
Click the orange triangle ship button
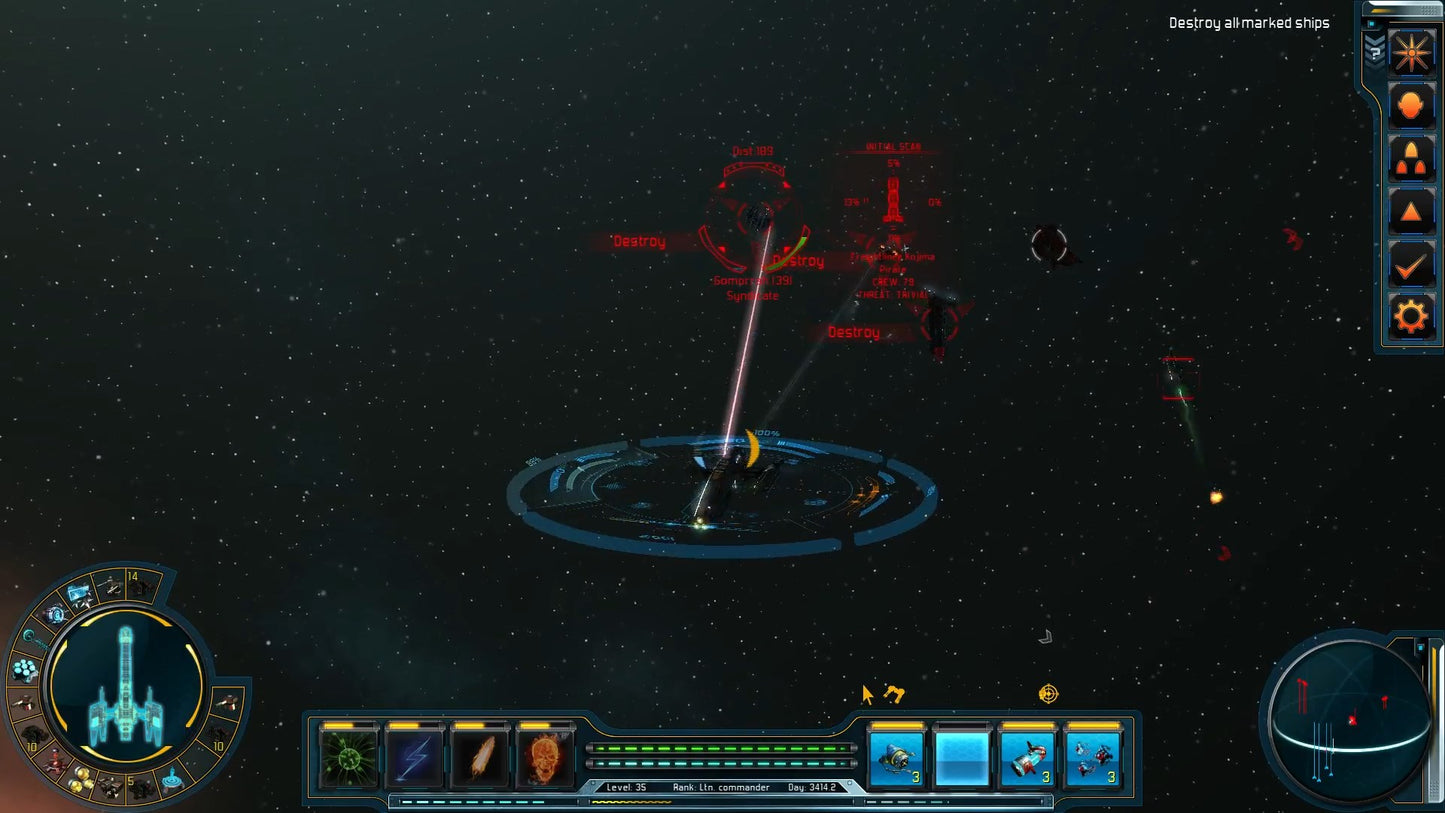pyautogui.click(x=1411, y=212)
